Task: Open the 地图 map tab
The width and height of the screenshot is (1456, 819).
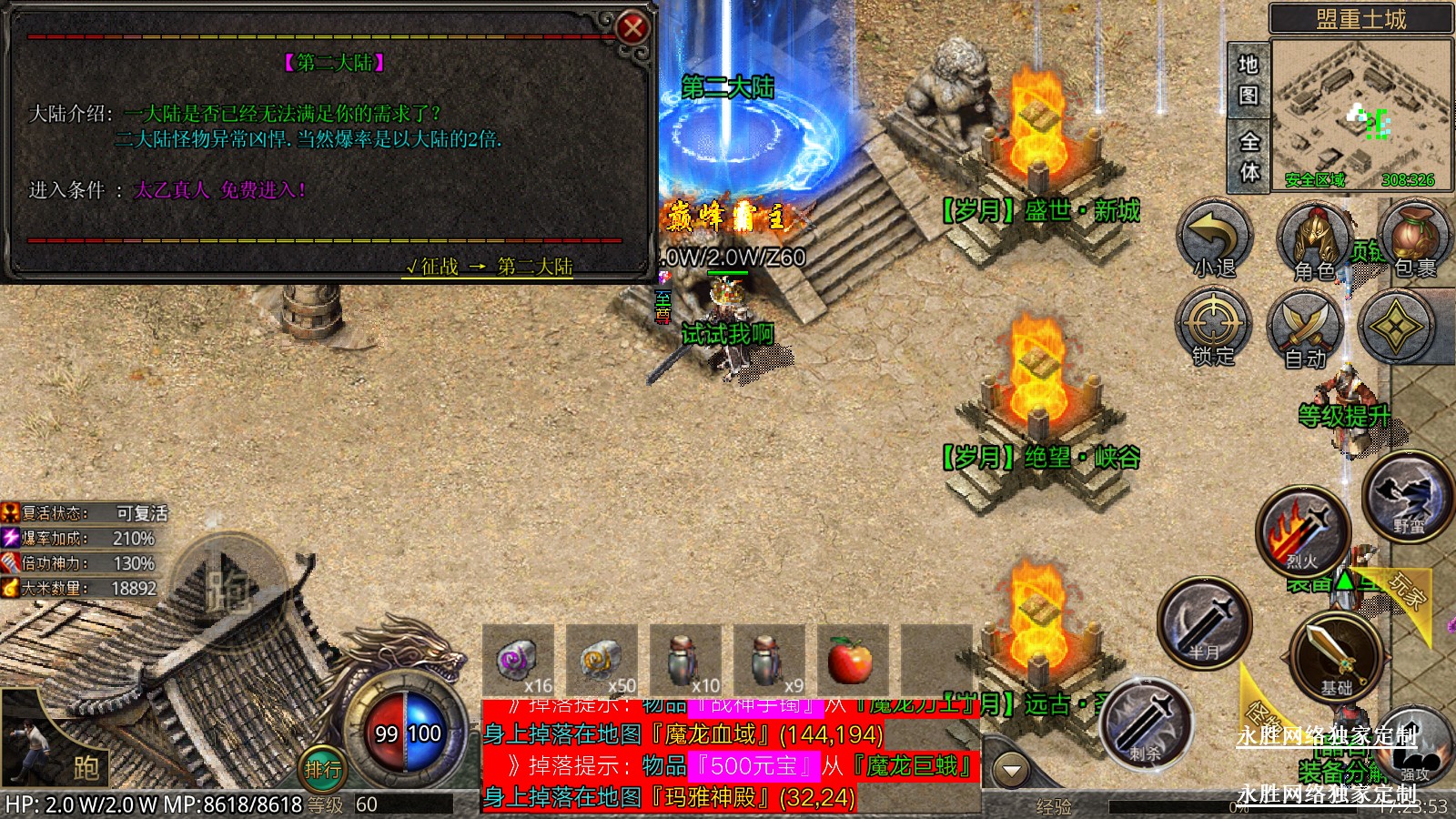Action: click(x=1249, y=79)
